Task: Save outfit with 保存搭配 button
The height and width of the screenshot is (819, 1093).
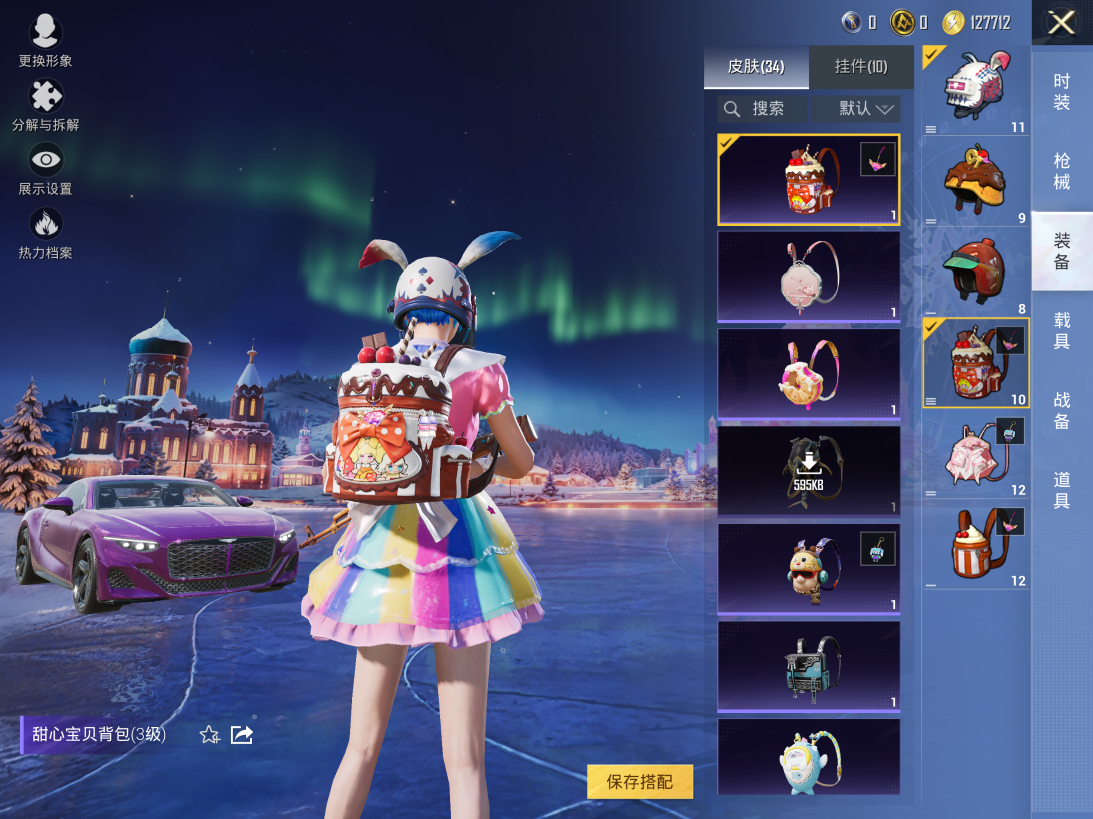Action: [x=640, y=782]
